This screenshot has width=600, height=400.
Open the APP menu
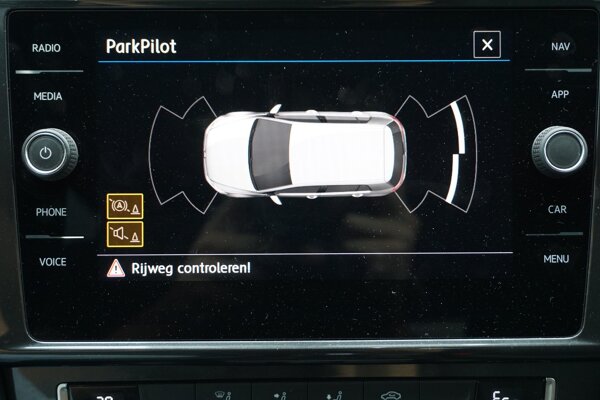click(559, 95)
